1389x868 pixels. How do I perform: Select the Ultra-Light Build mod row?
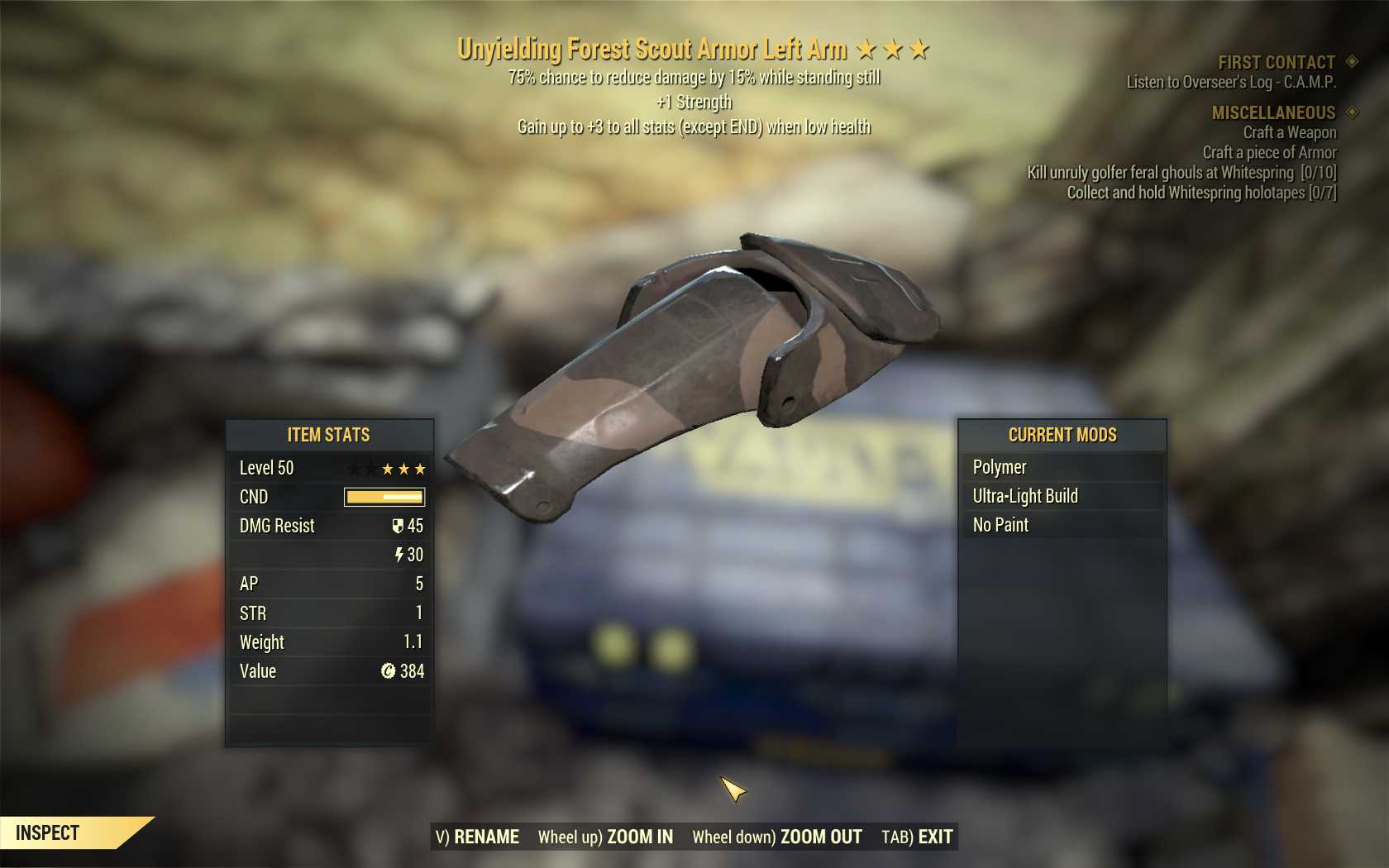1062,496
